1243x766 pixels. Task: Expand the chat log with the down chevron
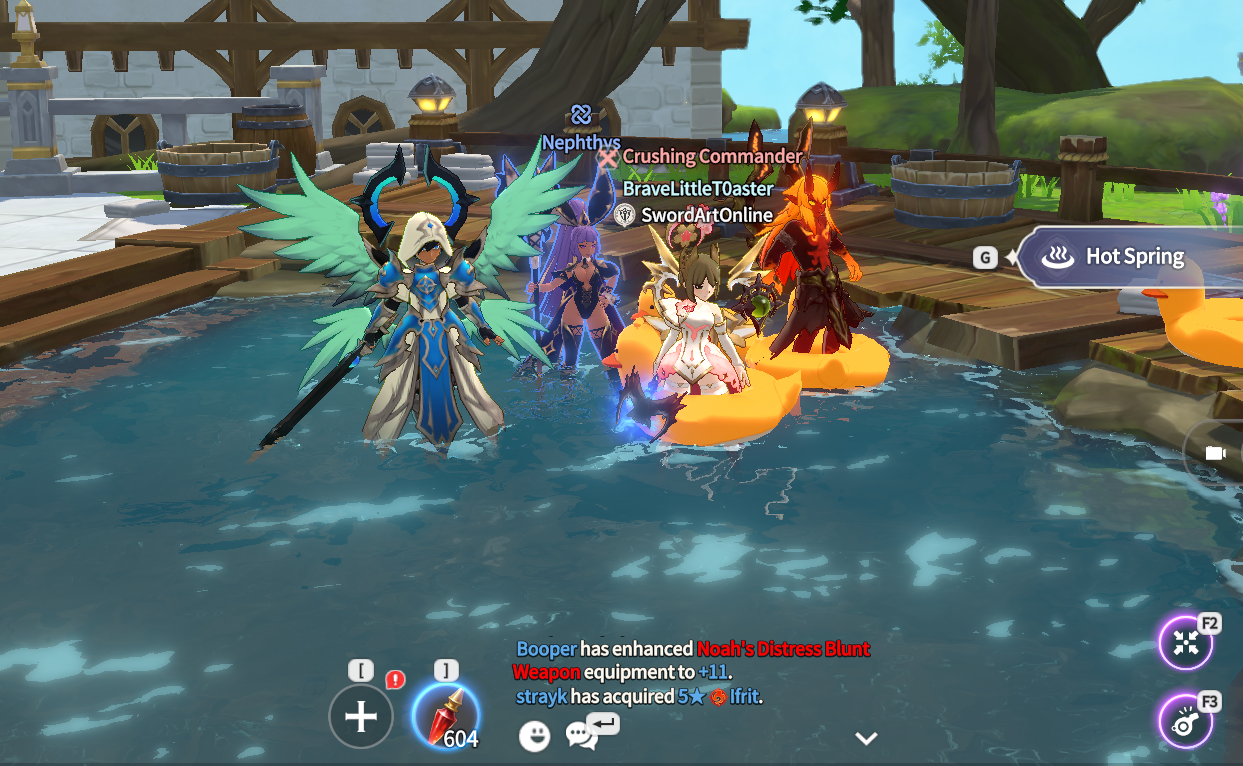click(x=866, y=739)
